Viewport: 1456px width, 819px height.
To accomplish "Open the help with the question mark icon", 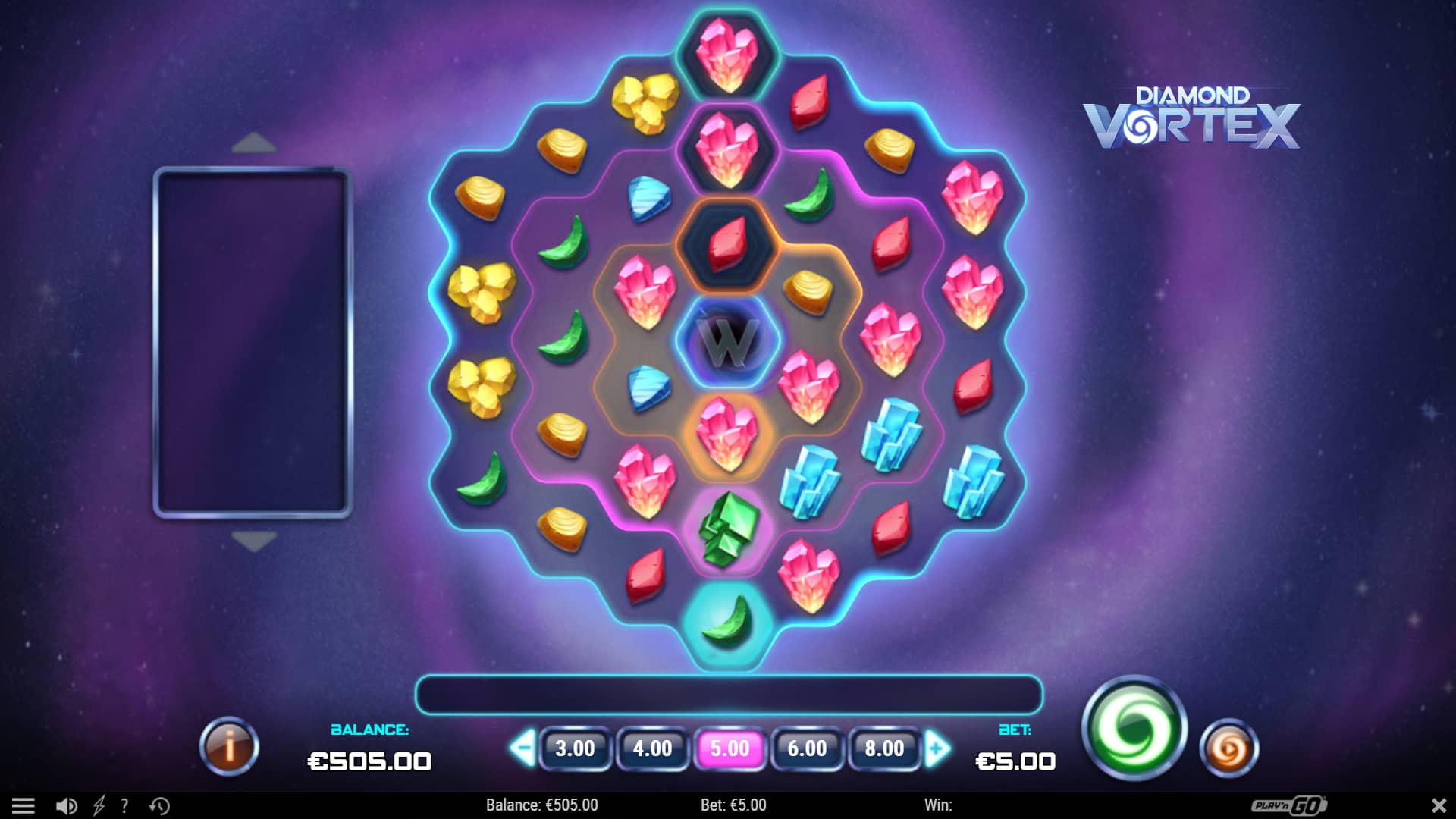I will click(x=124, y=805).
